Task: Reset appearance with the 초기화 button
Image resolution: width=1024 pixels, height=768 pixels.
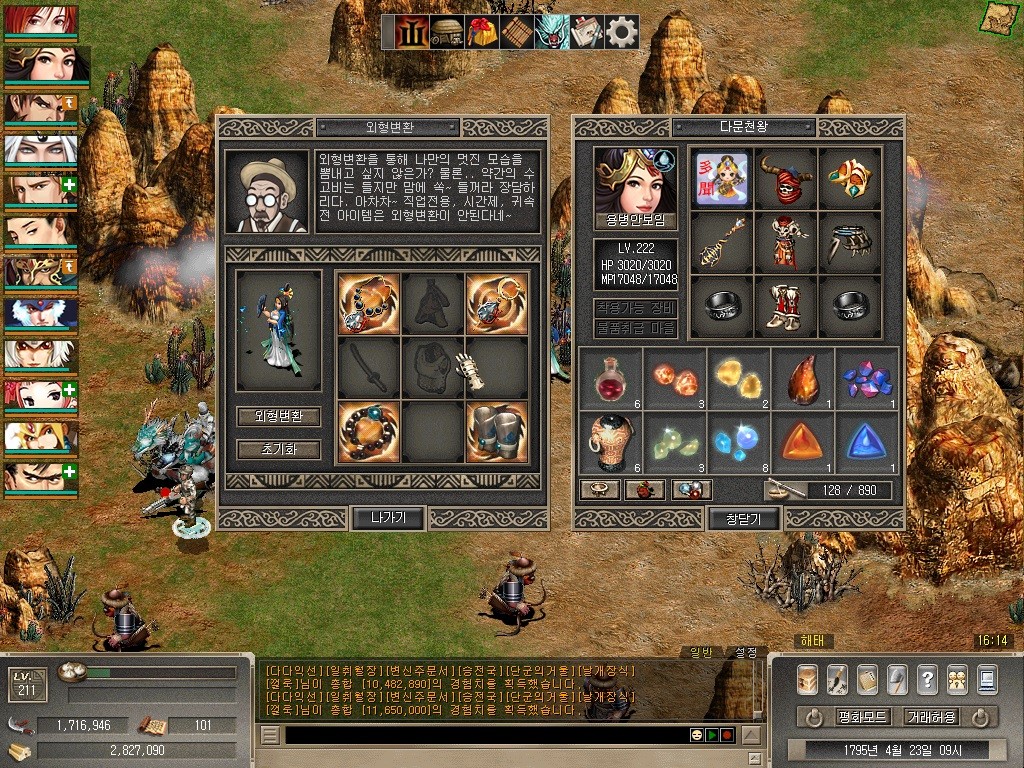Action: pyautogui.click(x=279, y=449)
